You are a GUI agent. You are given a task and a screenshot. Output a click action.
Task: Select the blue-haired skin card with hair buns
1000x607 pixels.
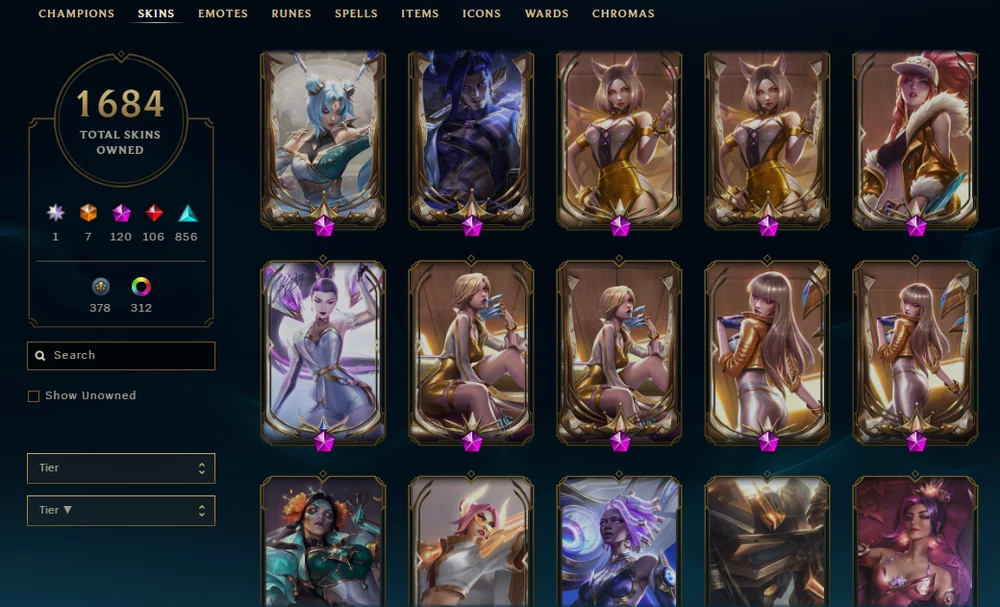[x=322, y=138]
